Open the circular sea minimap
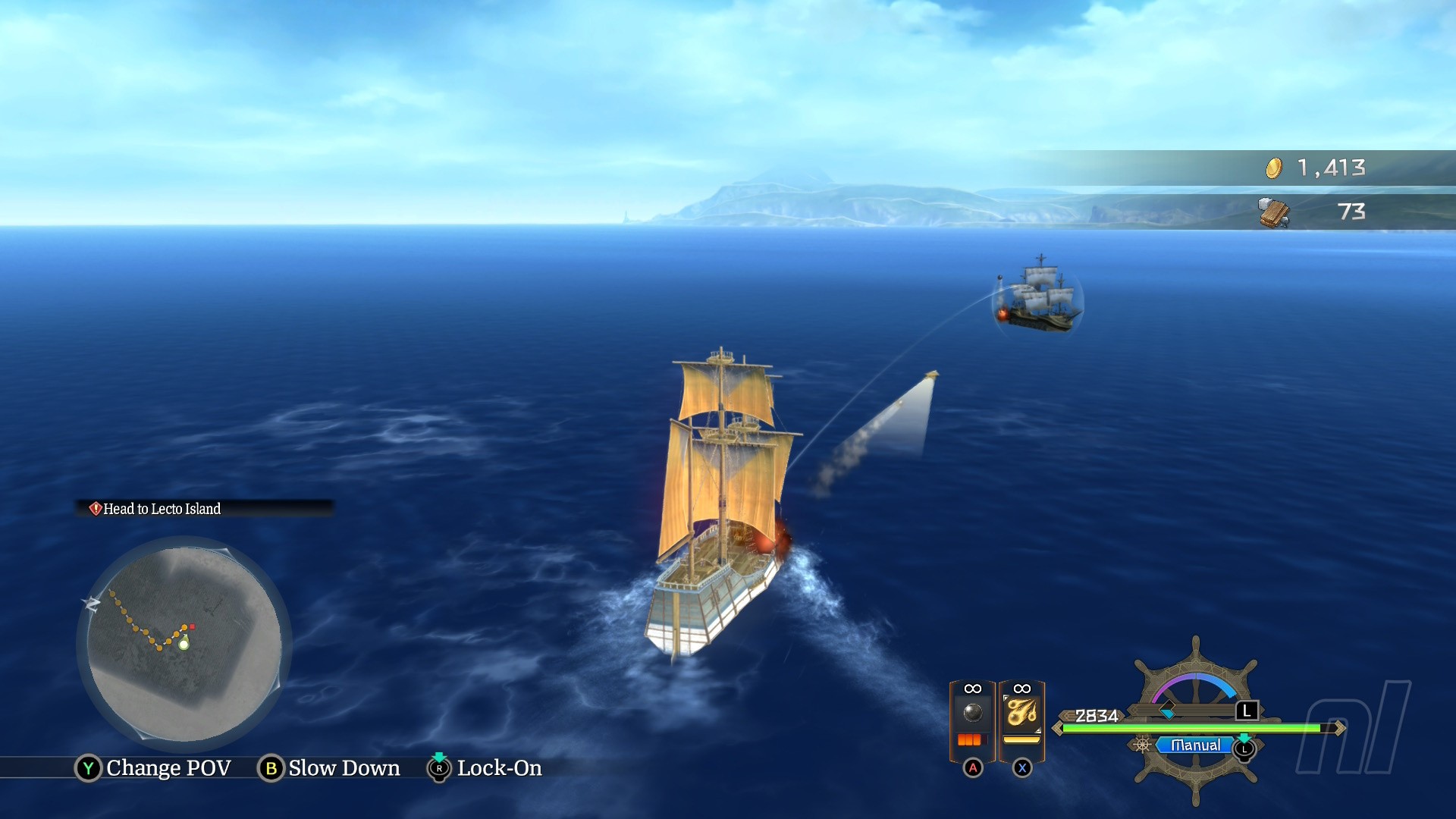 184,643
